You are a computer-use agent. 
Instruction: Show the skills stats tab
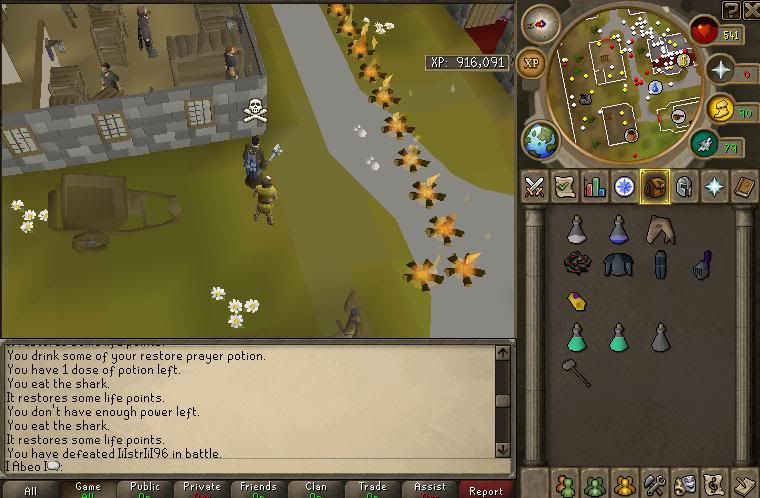595,186
